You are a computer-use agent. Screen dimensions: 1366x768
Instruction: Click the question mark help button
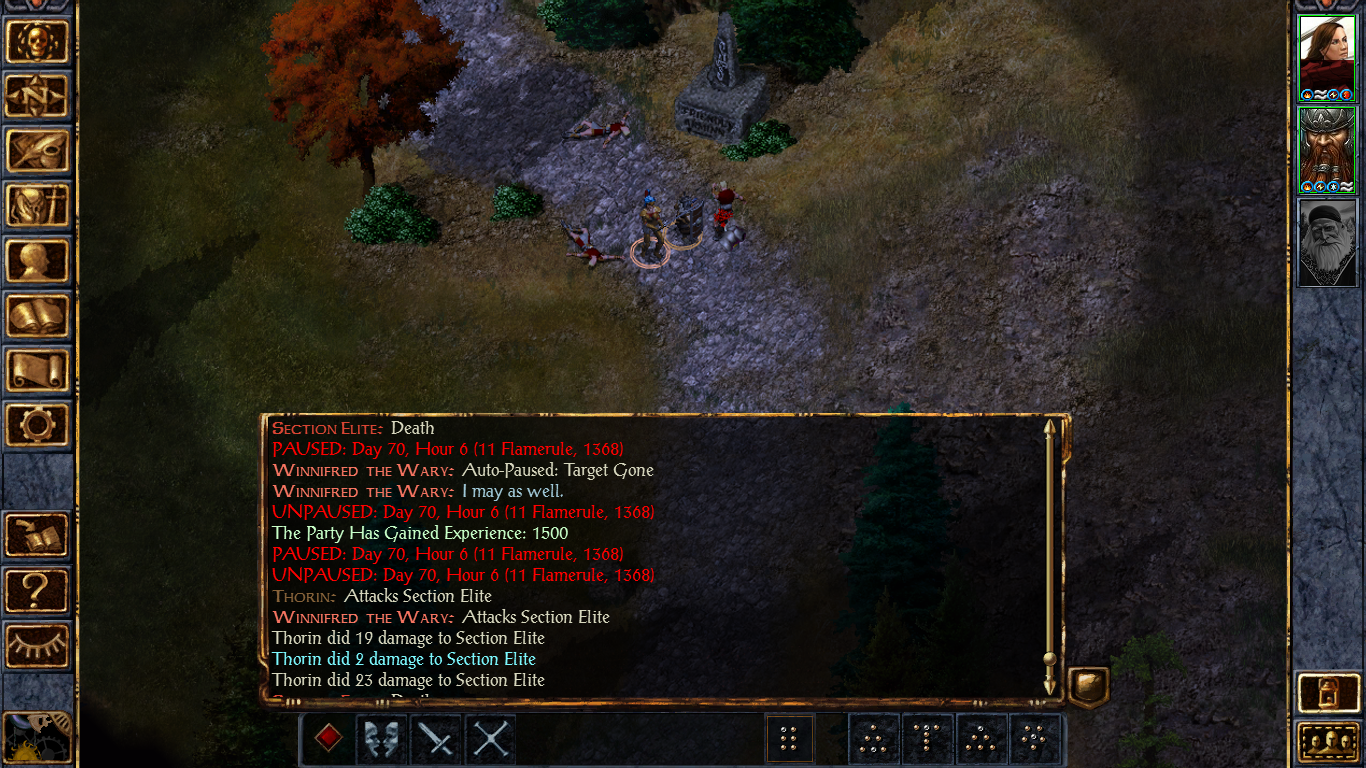38,590
